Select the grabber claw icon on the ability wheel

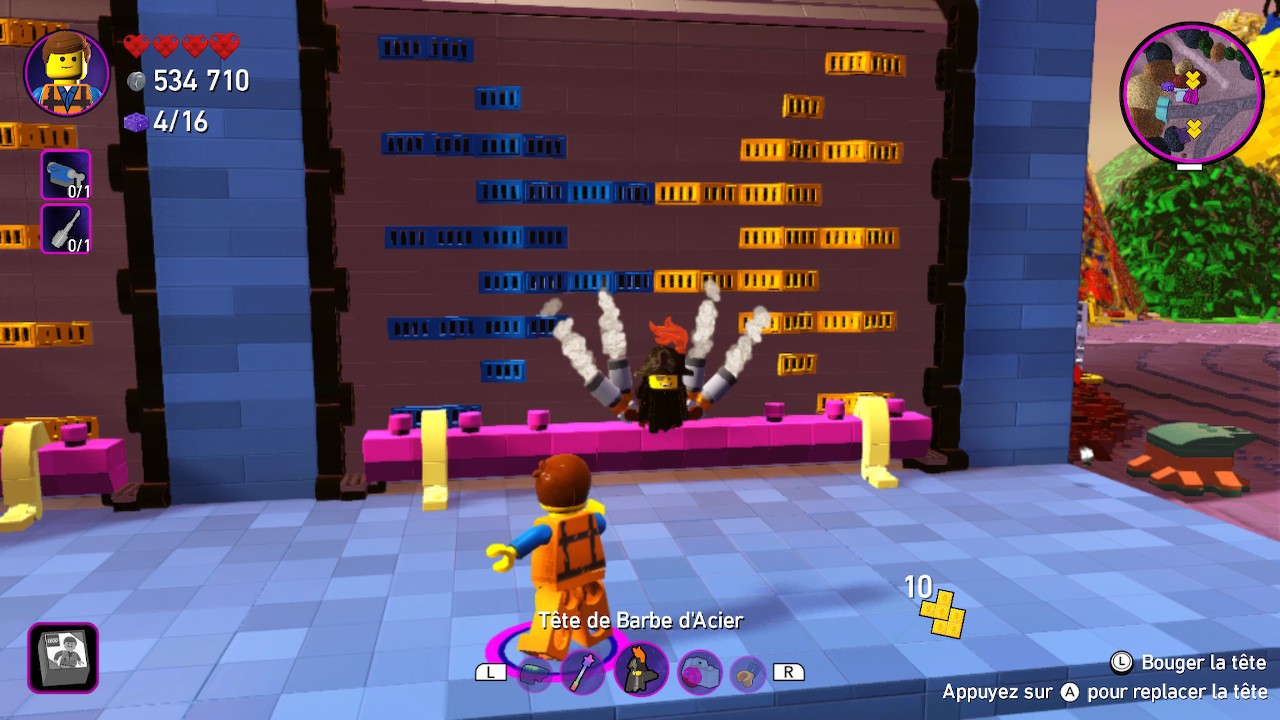coord(535,674)
